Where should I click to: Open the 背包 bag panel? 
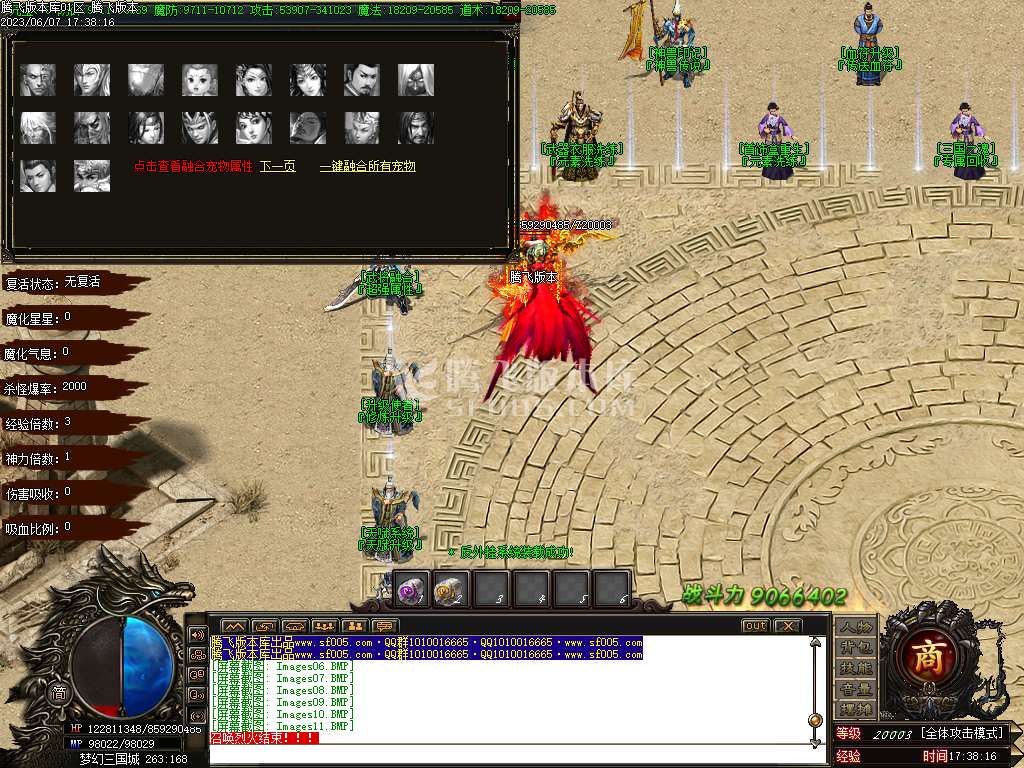pyautogui.click(x=856, y=648)
